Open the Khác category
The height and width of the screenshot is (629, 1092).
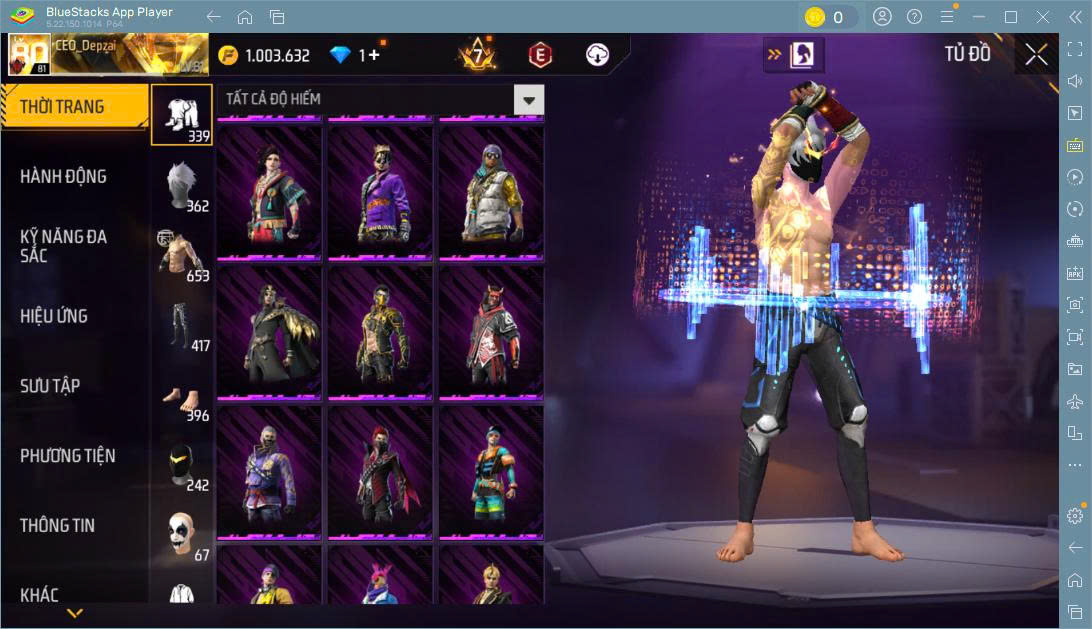click(x=40, y=595)
